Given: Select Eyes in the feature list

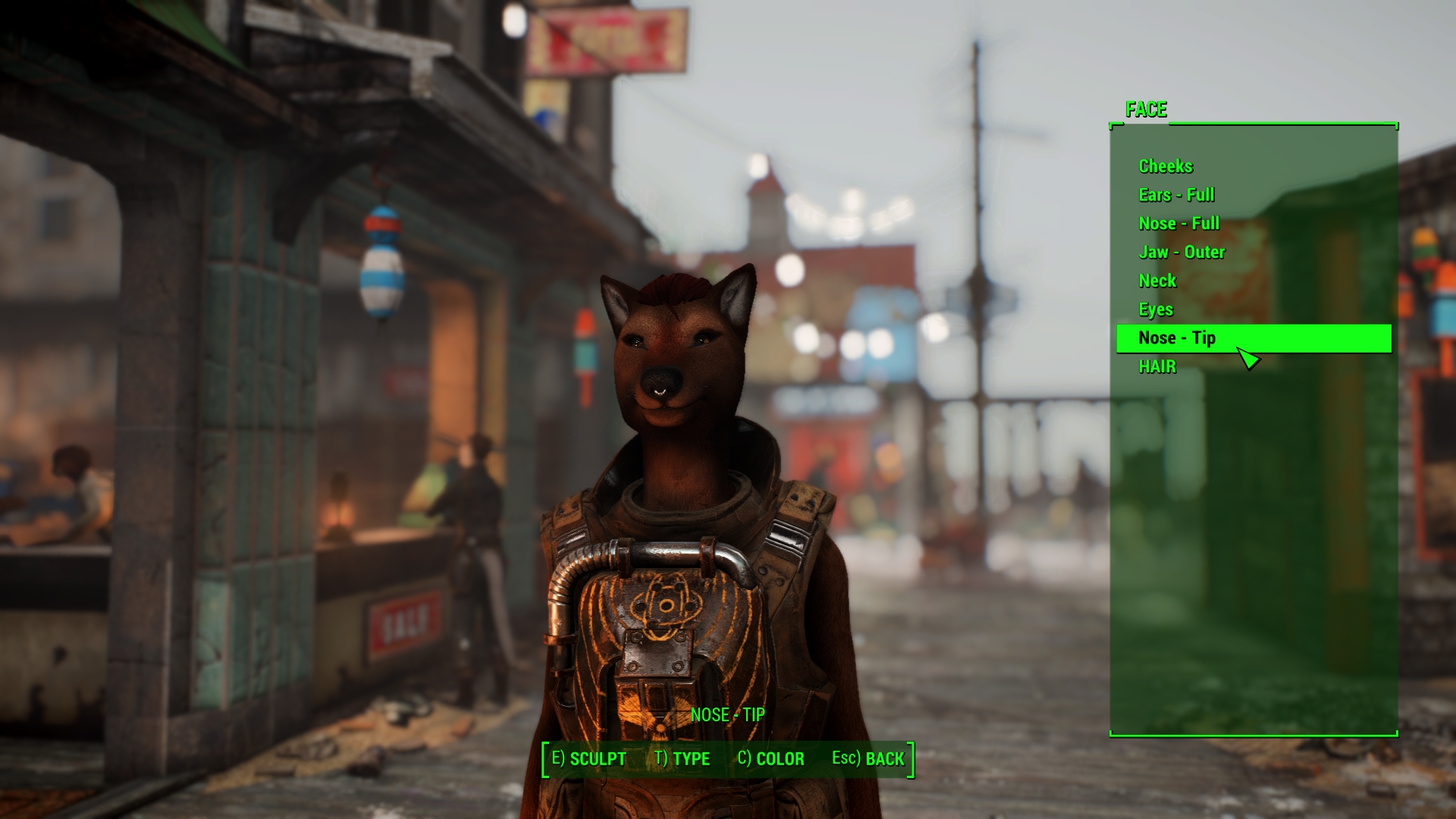Looking at the screenshot, I should pos(1154,309).
